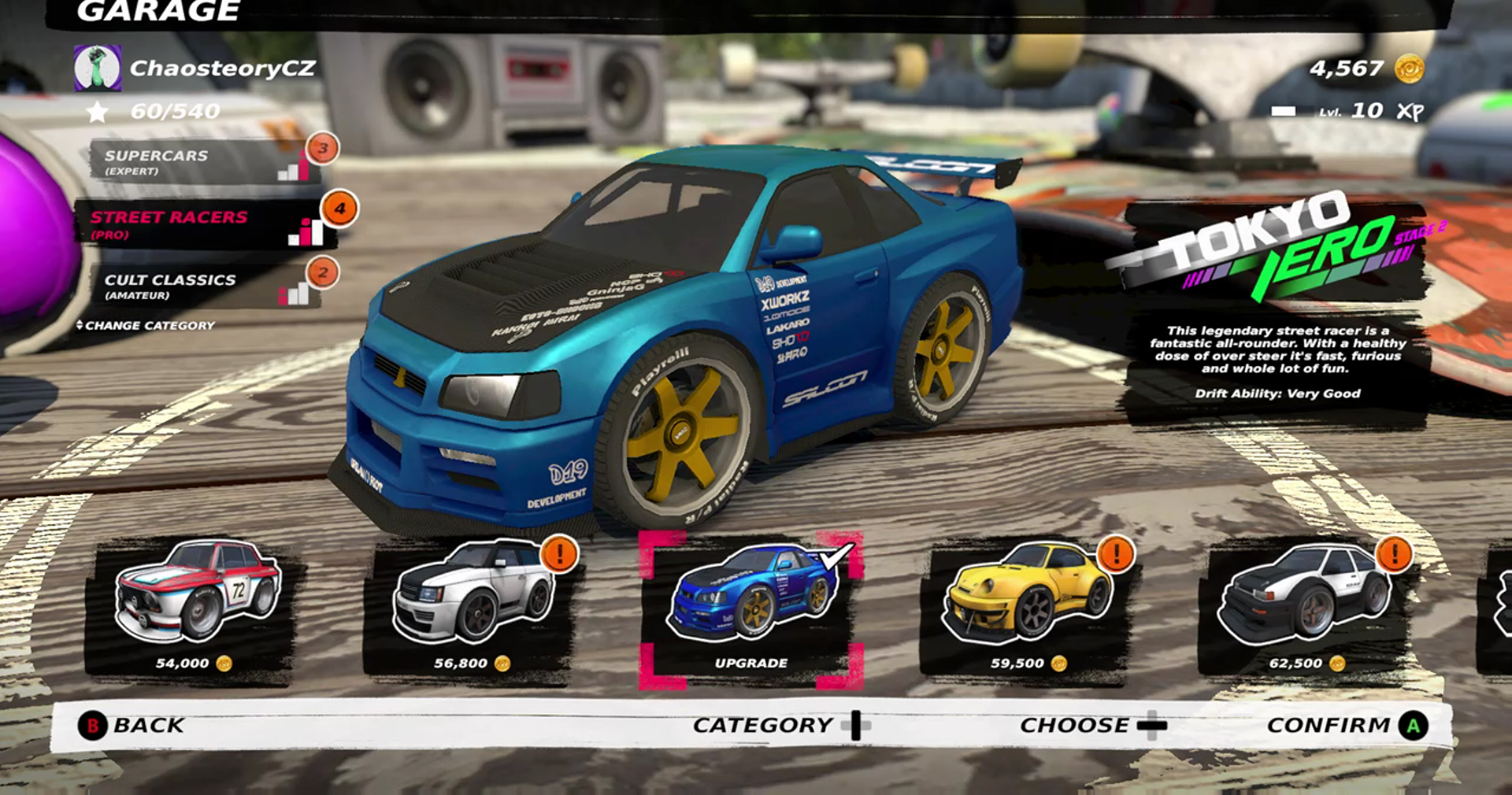Confirm the selected car
Screen dimensions: 1512x795
click(x=1347, y=725)
